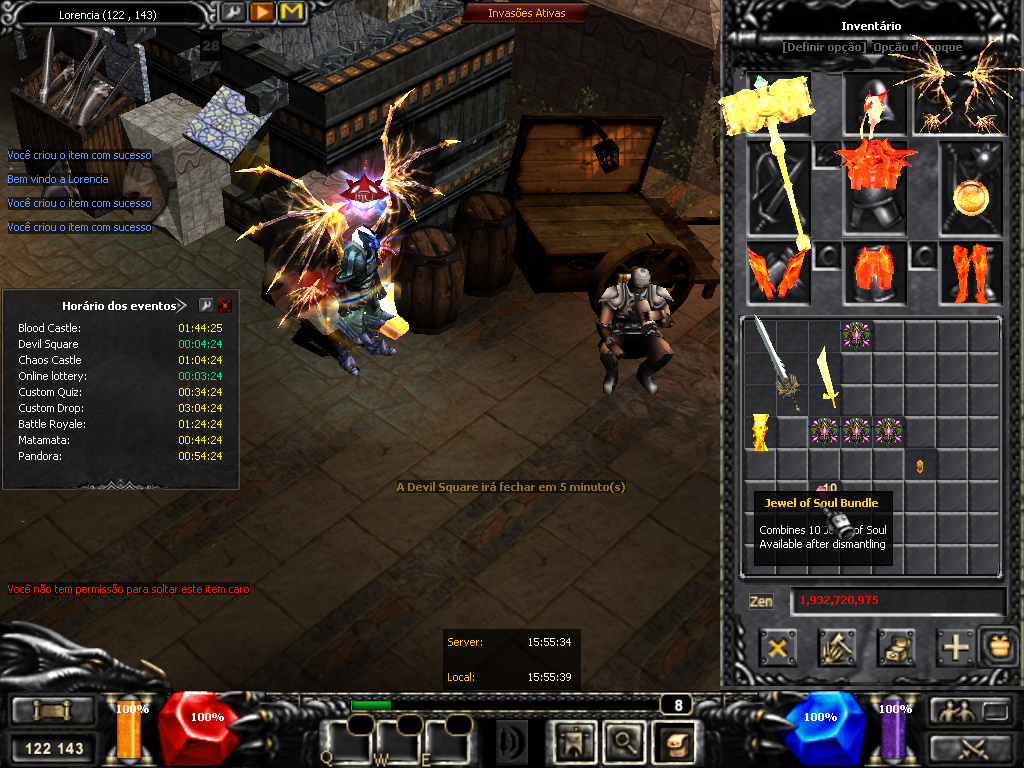Open the treasure chest store button
The height and width of the screenshot is (768, 1024).
pyautogui.click(x=896, y=647)
